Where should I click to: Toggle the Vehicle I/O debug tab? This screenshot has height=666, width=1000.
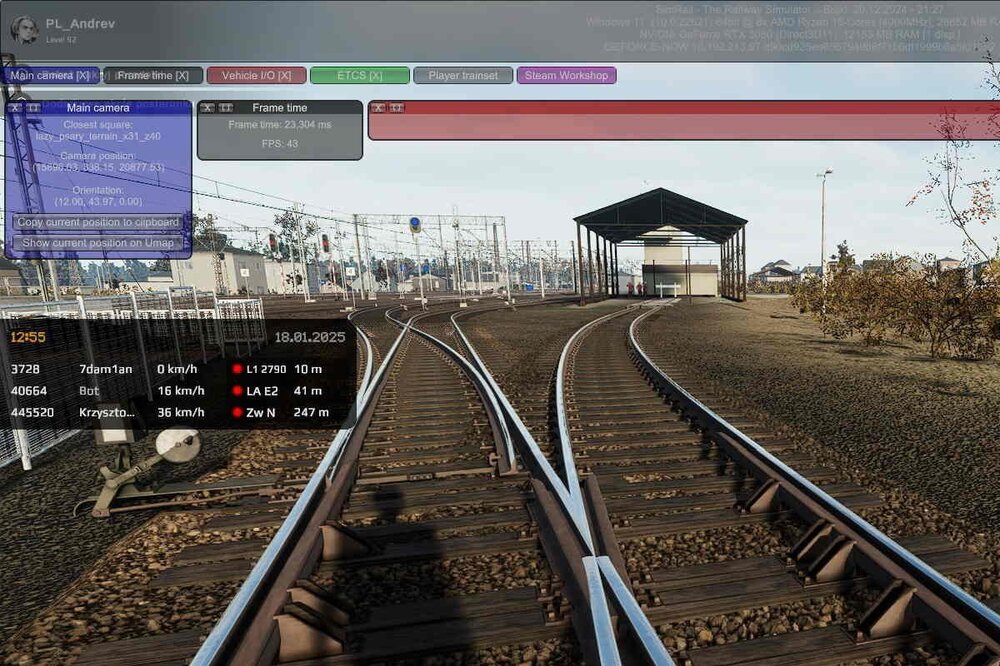coord(256,75)
